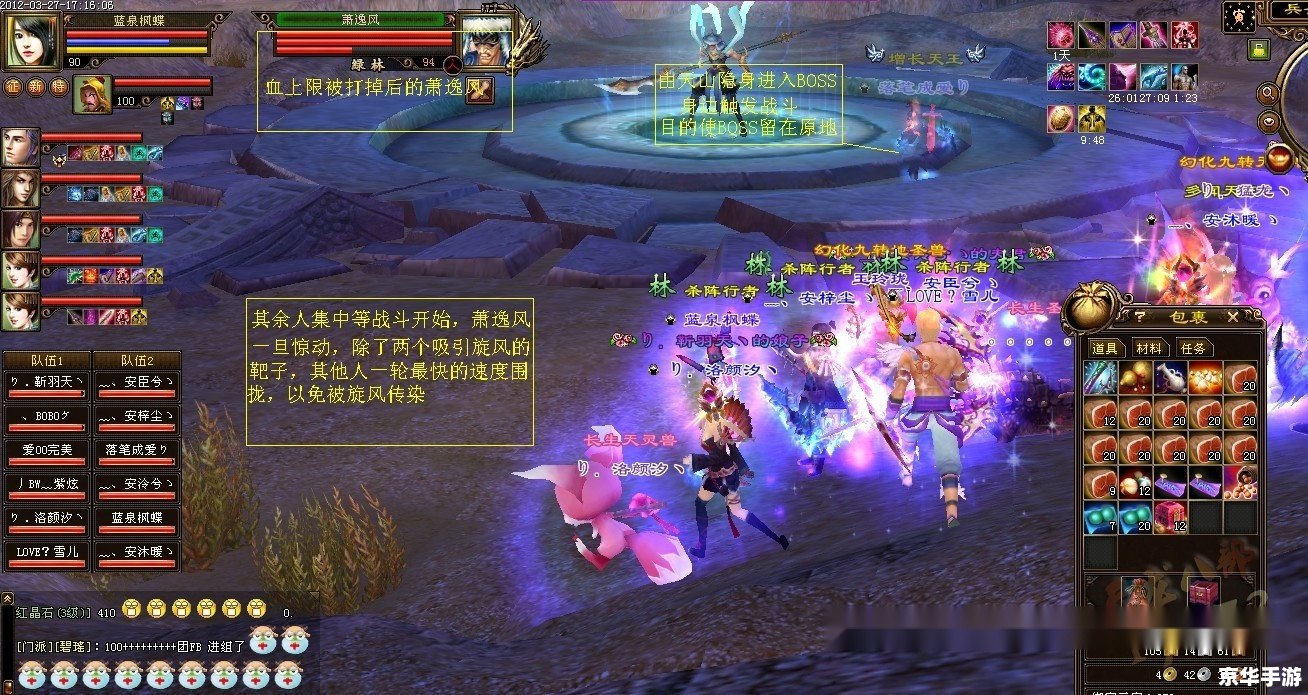The image size is (1308, 695).
Task: Click the pile of gold nuggets item
Action: (1205, 377)
